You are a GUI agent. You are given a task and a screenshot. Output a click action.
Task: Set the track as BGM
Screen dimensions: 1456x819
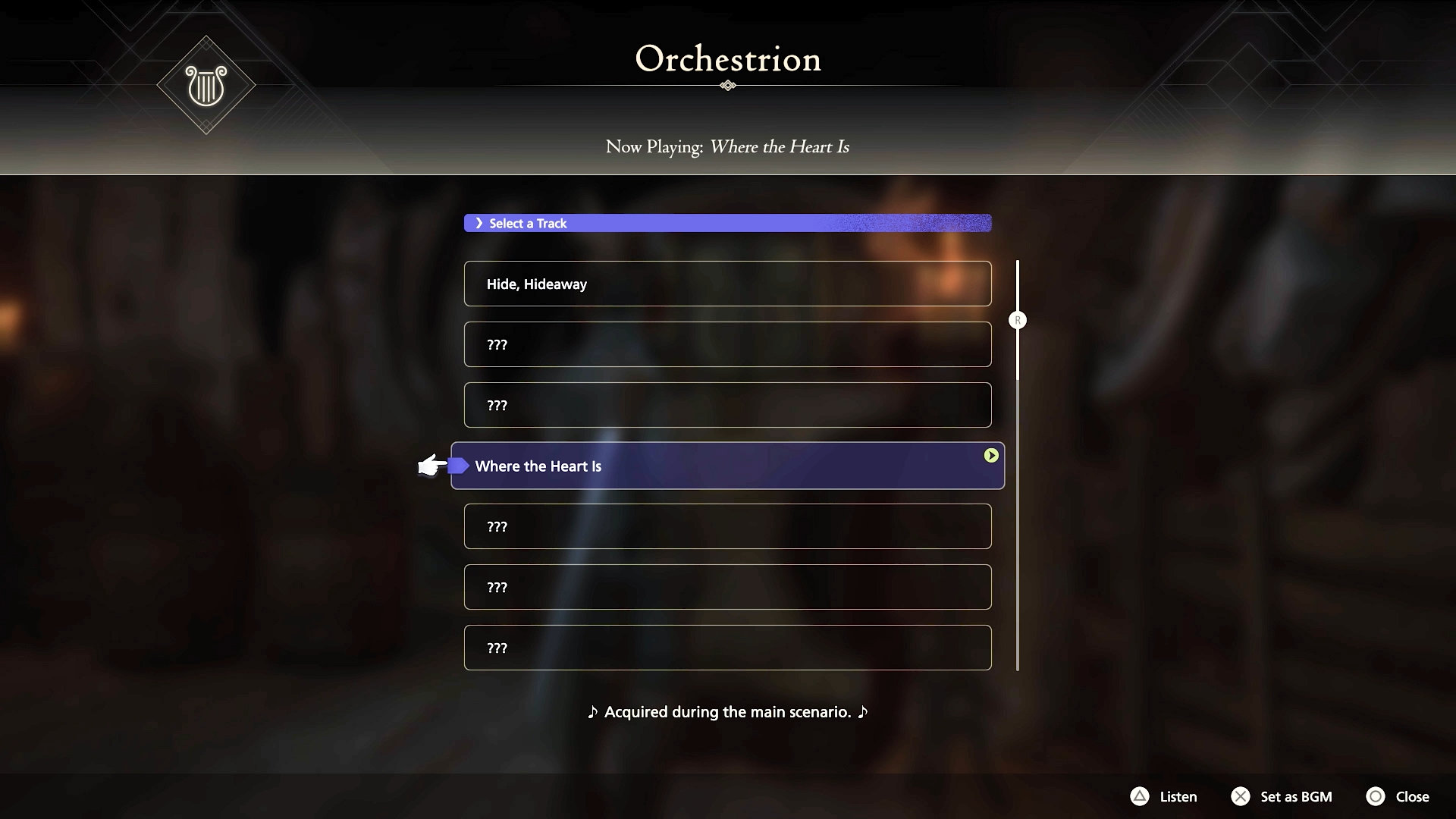(1282, 796)
